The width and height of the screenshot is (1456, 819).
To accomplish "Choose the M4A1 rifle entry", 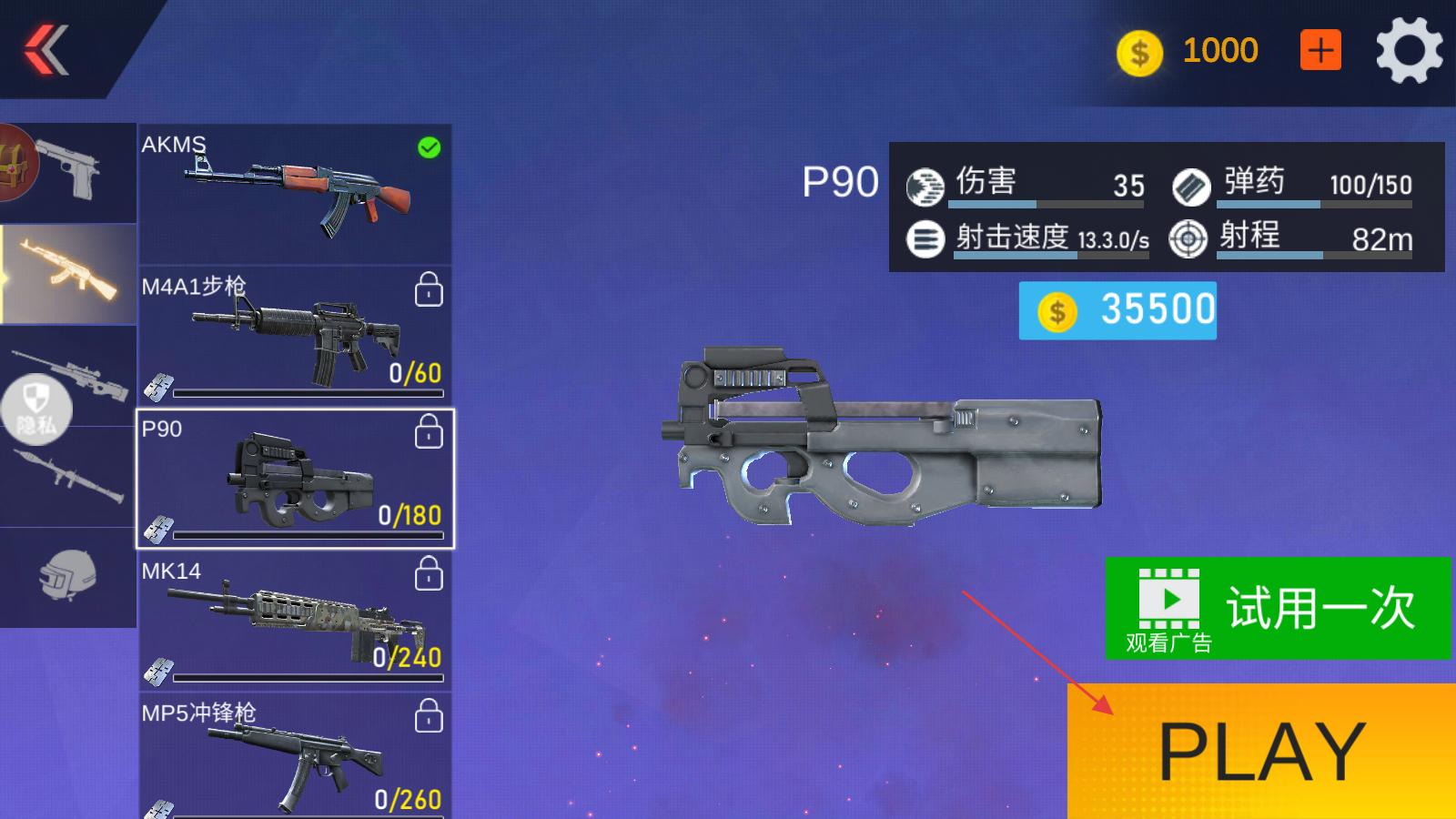I will point(295,336).
